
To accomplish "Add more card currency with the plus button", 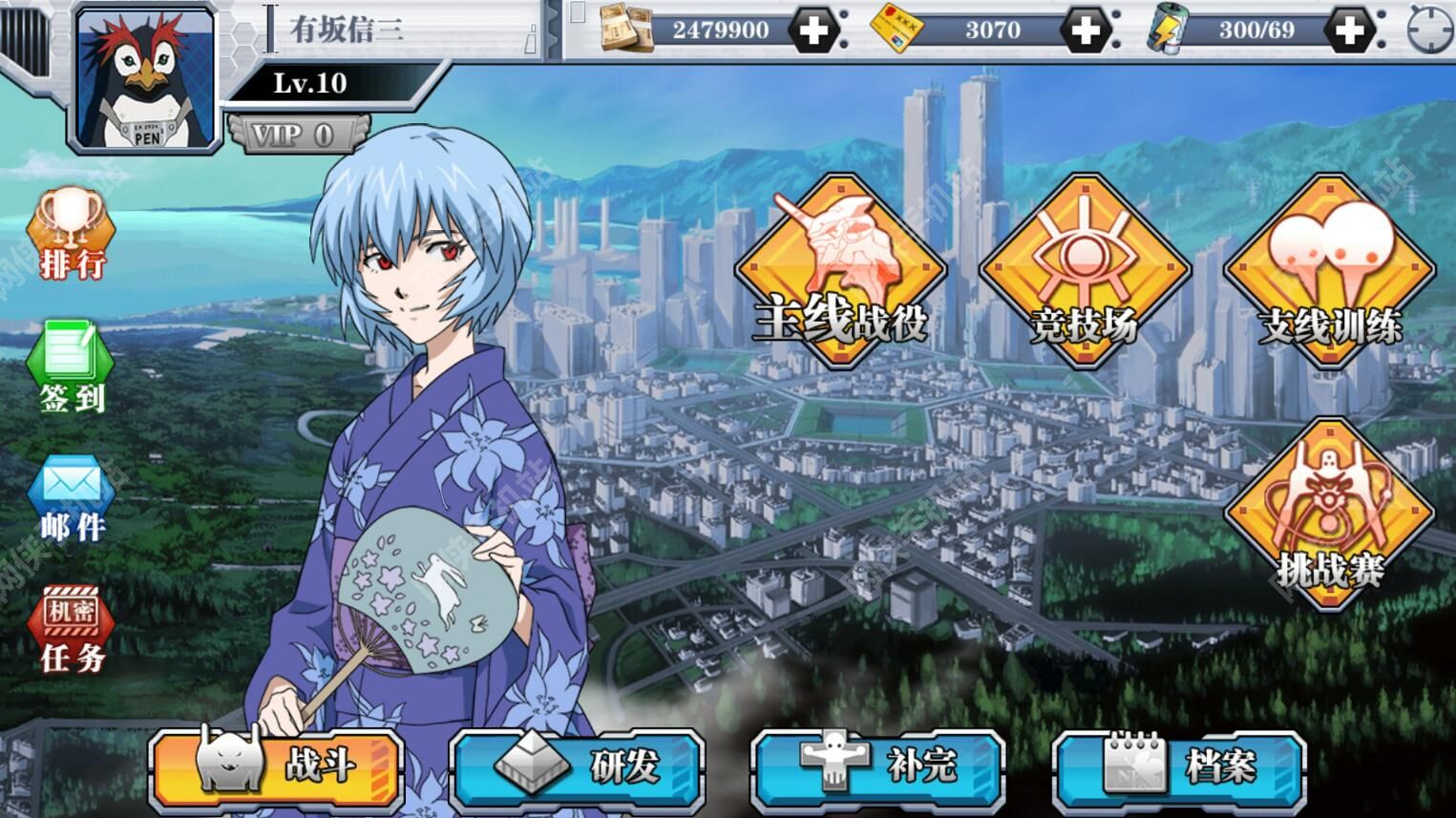I will pos(1086,31).
